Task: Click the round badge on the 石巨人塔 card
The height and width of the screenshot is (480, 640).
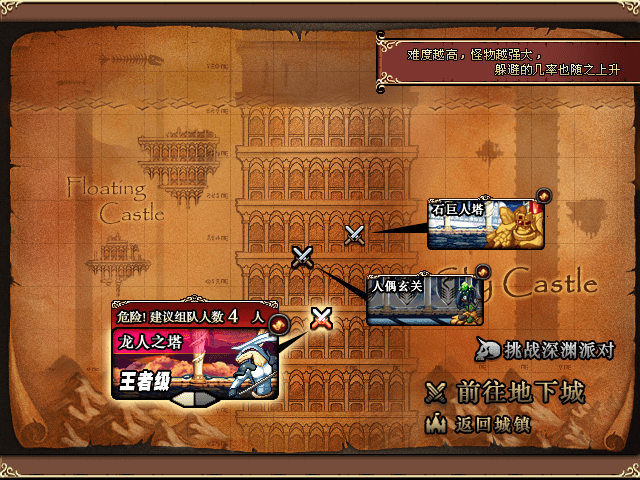Action: click(543, 195)
